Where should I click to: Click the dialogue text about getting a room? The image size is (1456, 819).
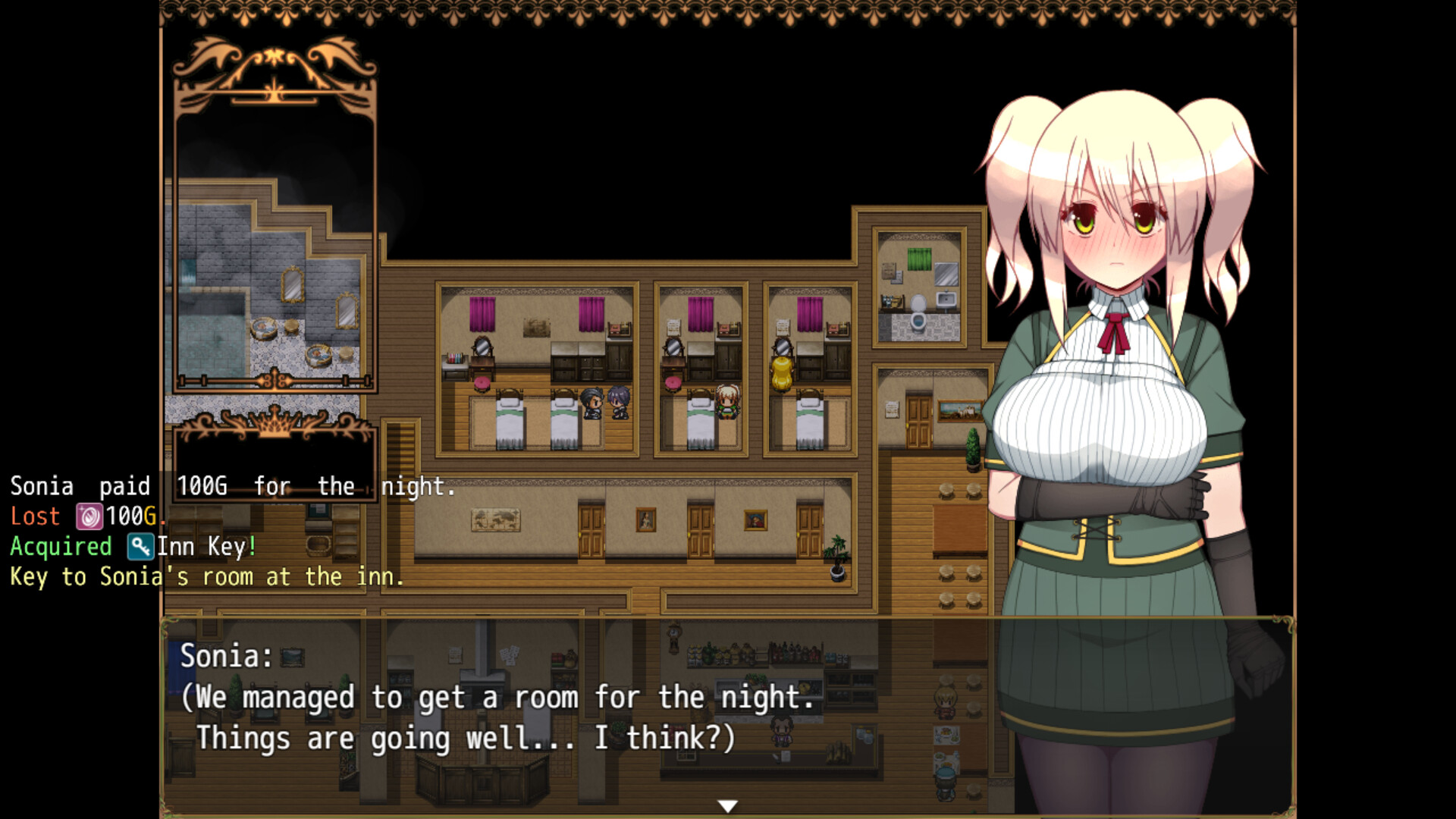(x=497, y=698)
